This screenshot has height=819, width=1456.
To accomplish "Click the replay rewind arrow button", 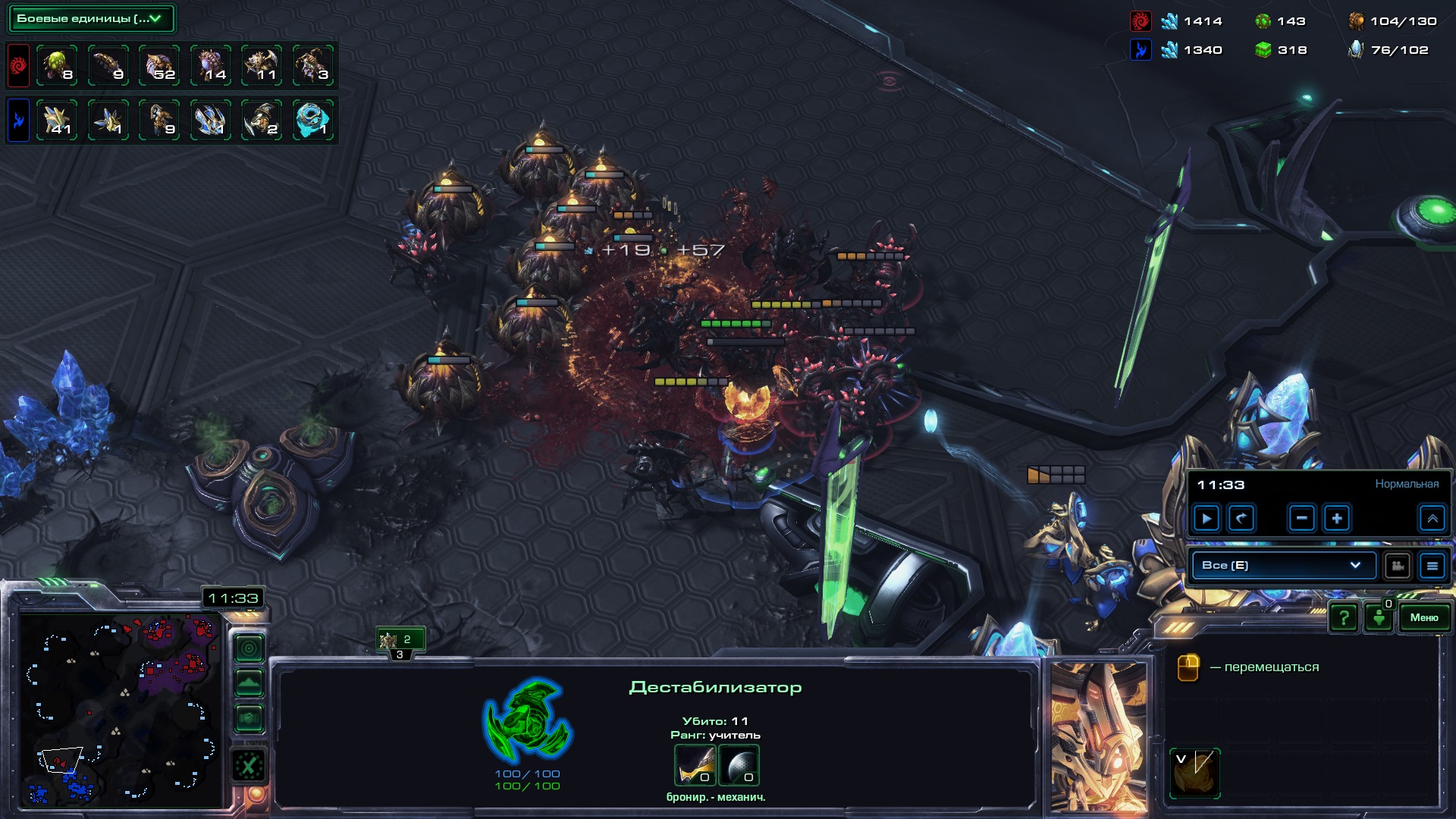I will pos(1241,519).
